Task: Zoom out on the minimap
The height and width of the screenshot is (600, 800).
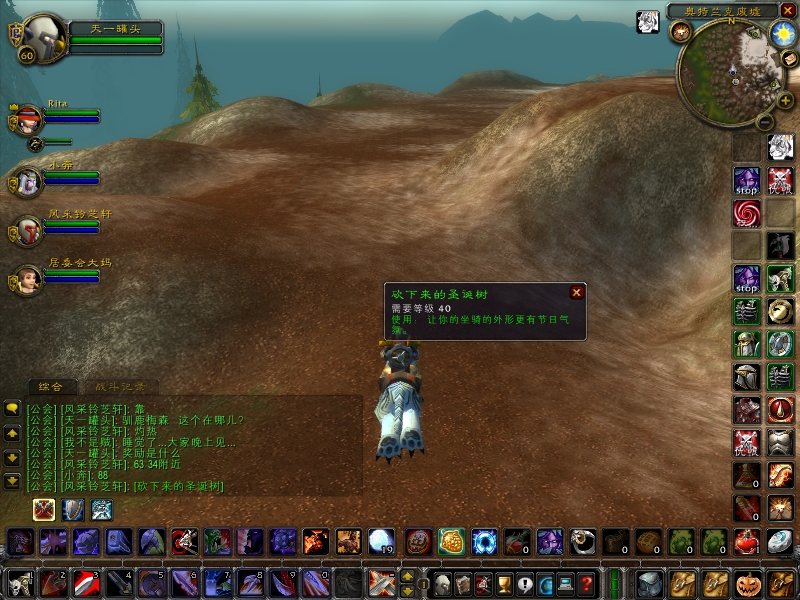Action: (x=763, y=122)
